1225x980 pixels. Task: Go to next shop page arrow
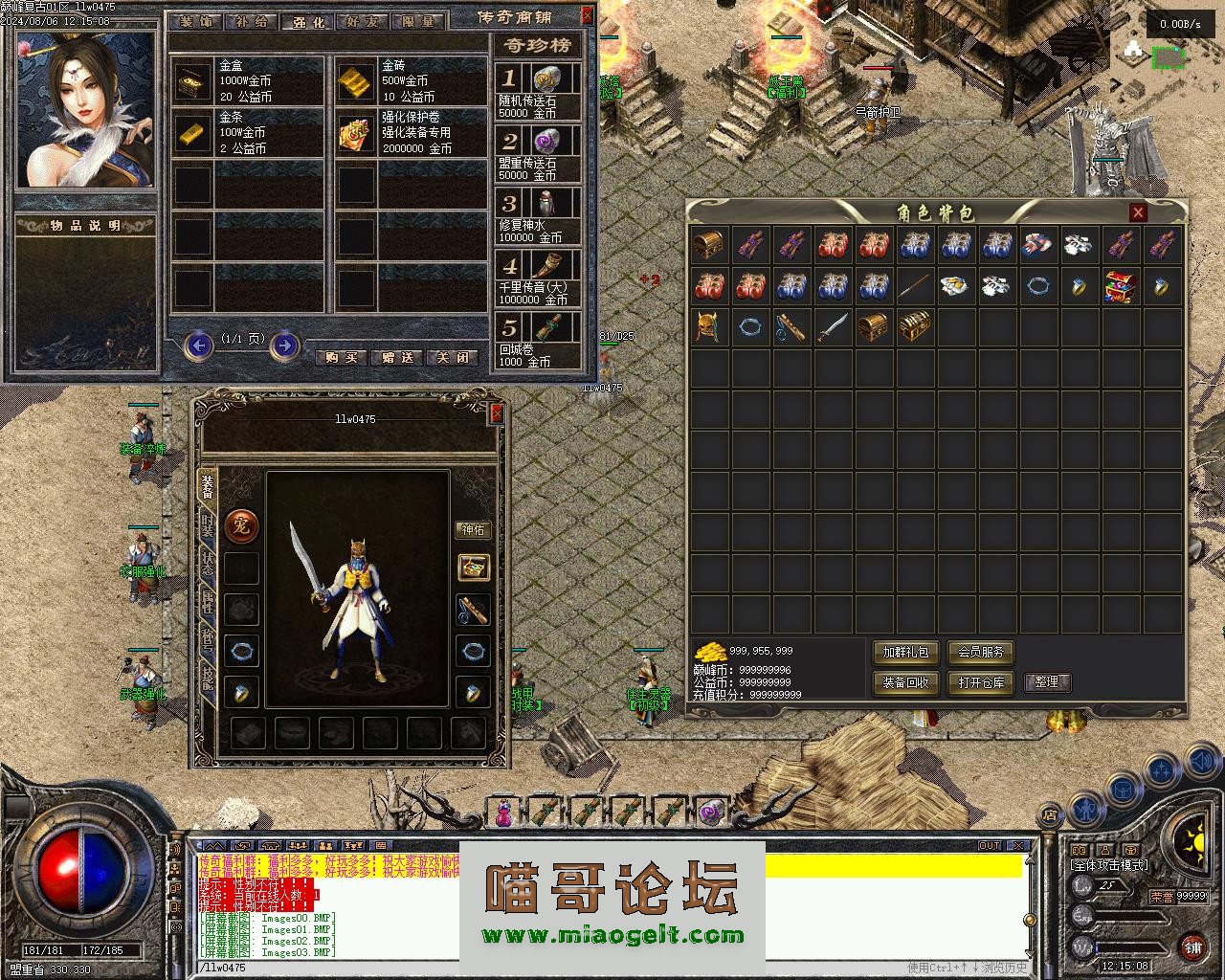pos(284,345)
